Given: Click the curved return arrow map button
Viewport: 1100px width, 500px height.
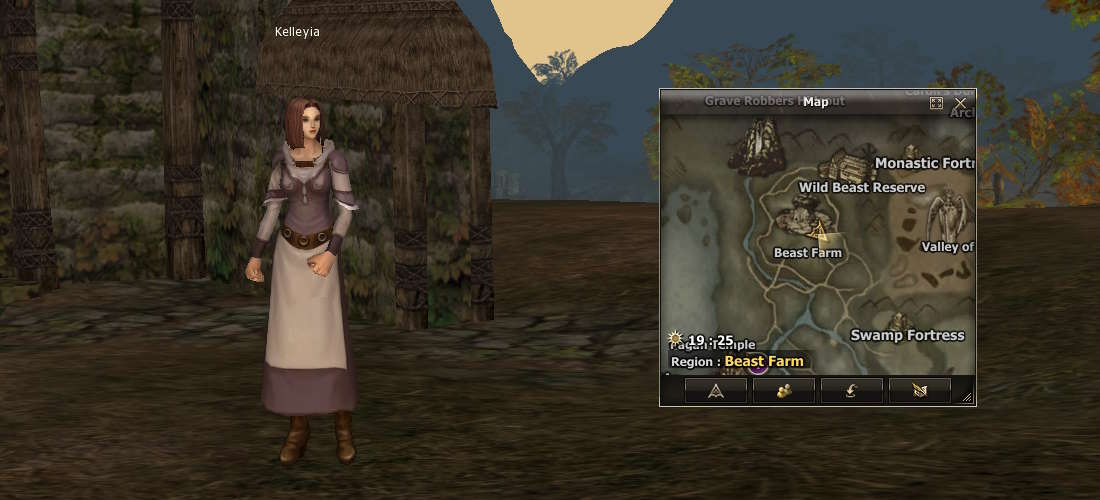Looking at the screenshot, I should 852,391.
